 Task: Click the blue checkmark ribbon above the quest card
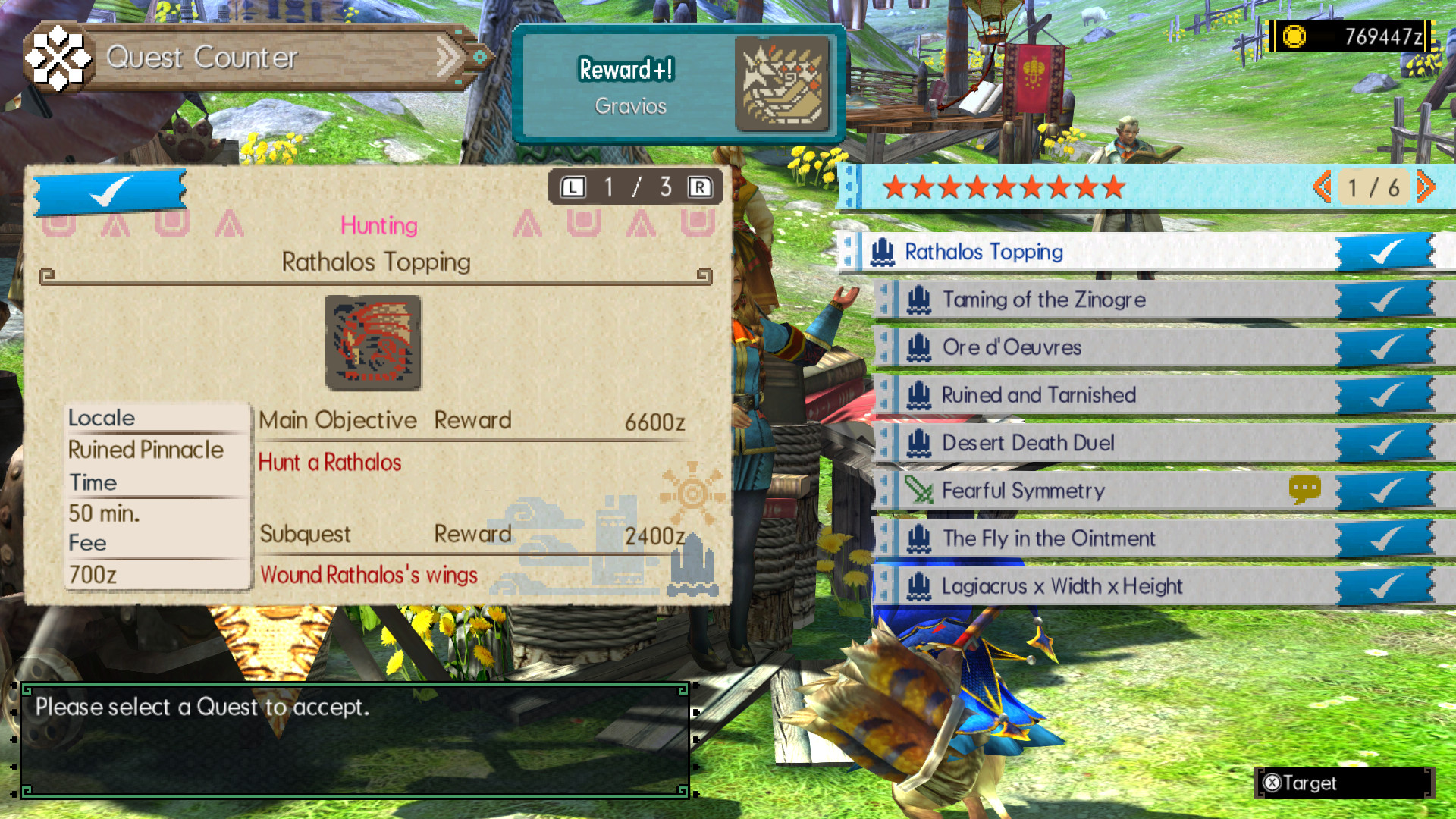(x=108, y=191)
